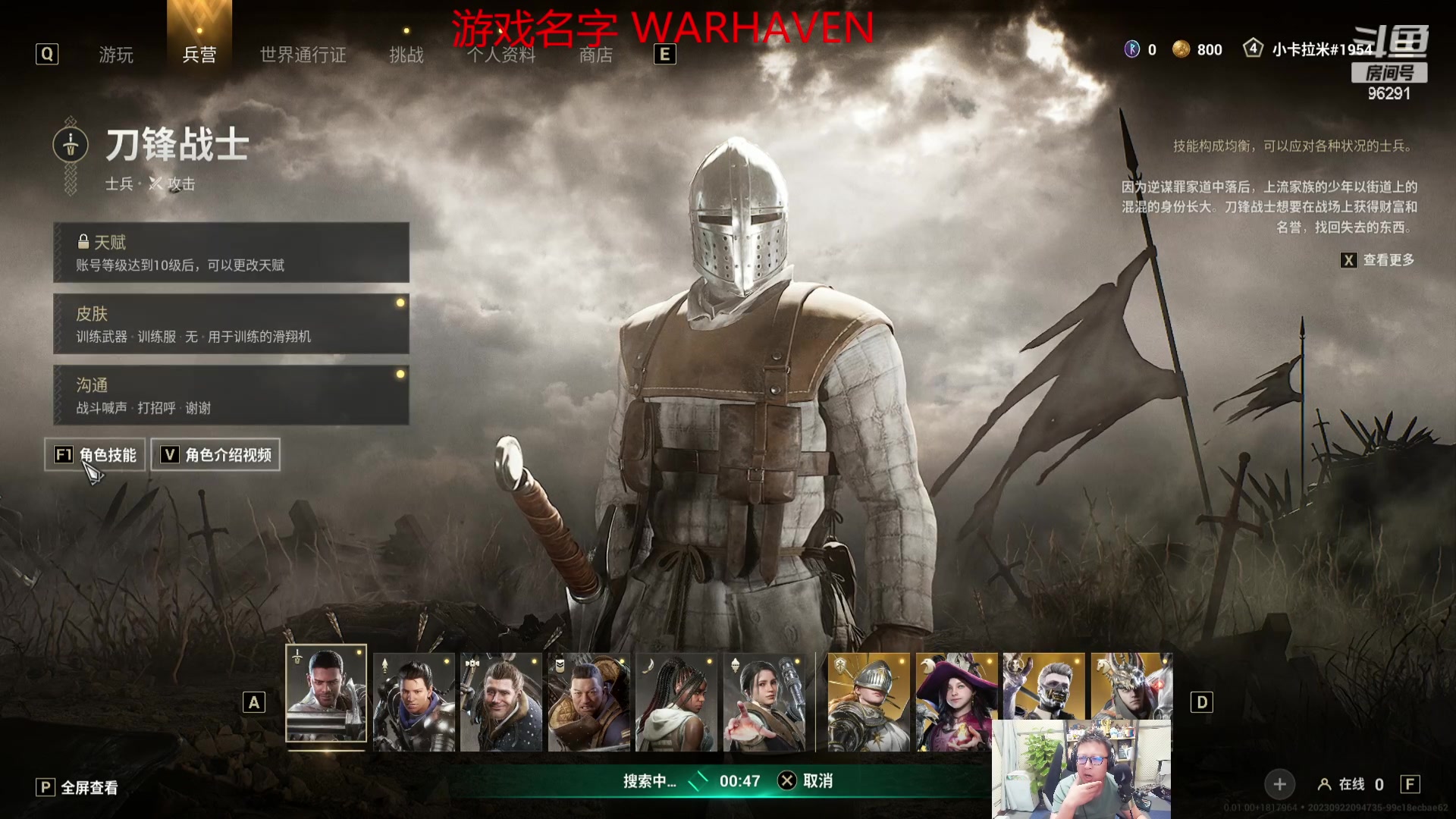Switch to the 游玩 tab
The image size is (1456, 819).
point(116,55)
